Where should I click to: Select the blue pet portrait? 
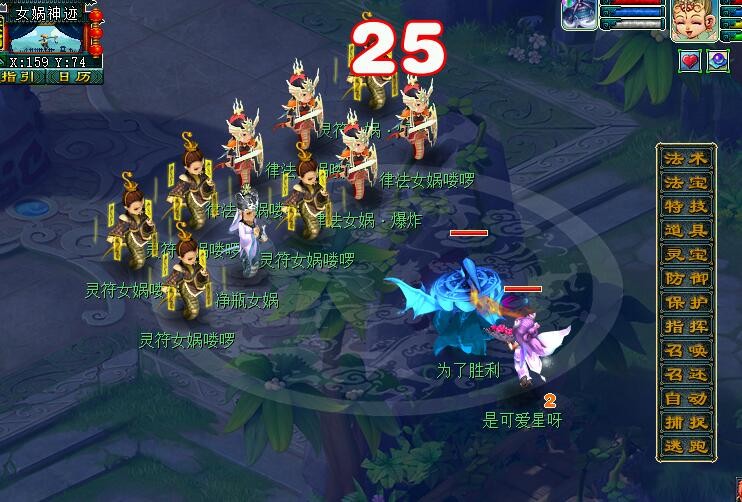pos(579,15)
